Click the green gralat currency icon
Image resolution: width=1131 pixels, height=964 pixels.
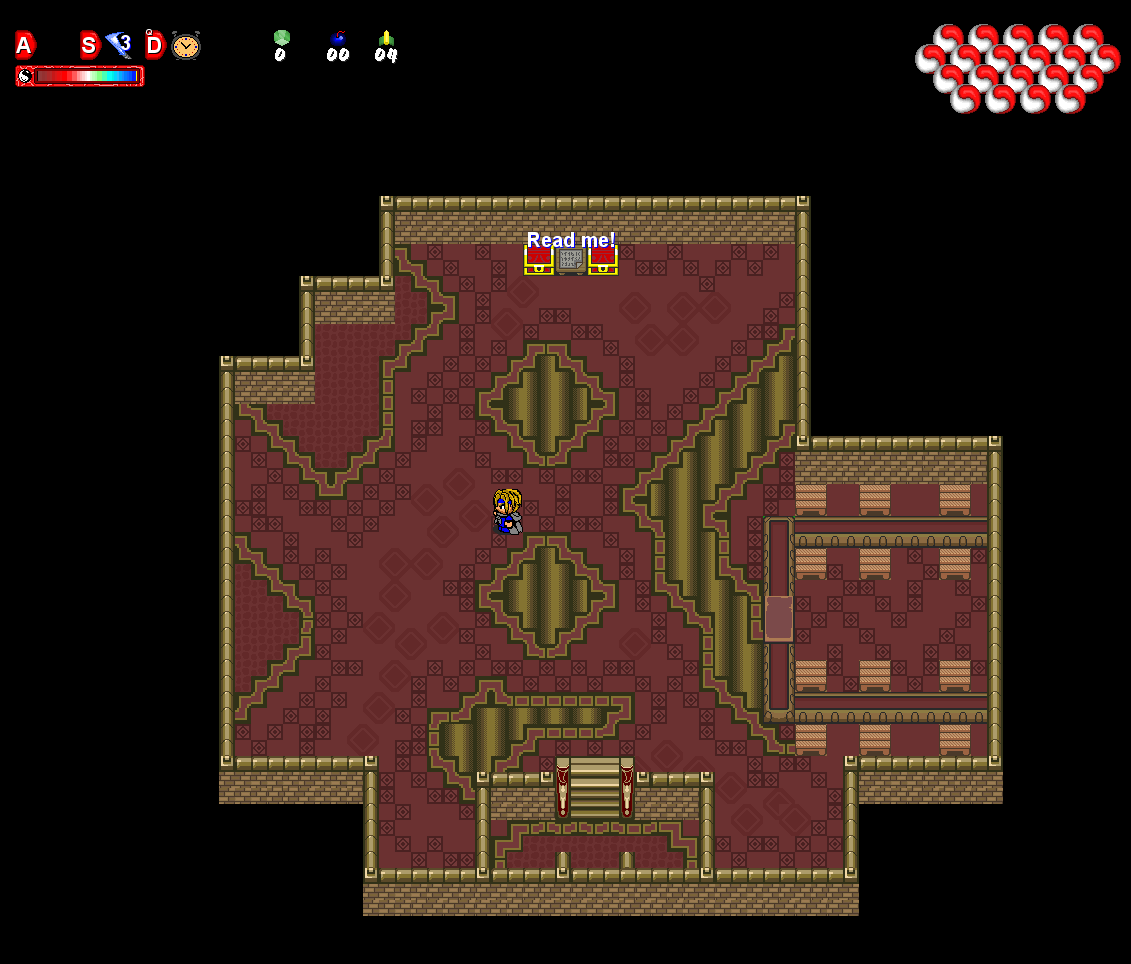tap(282, 38)
